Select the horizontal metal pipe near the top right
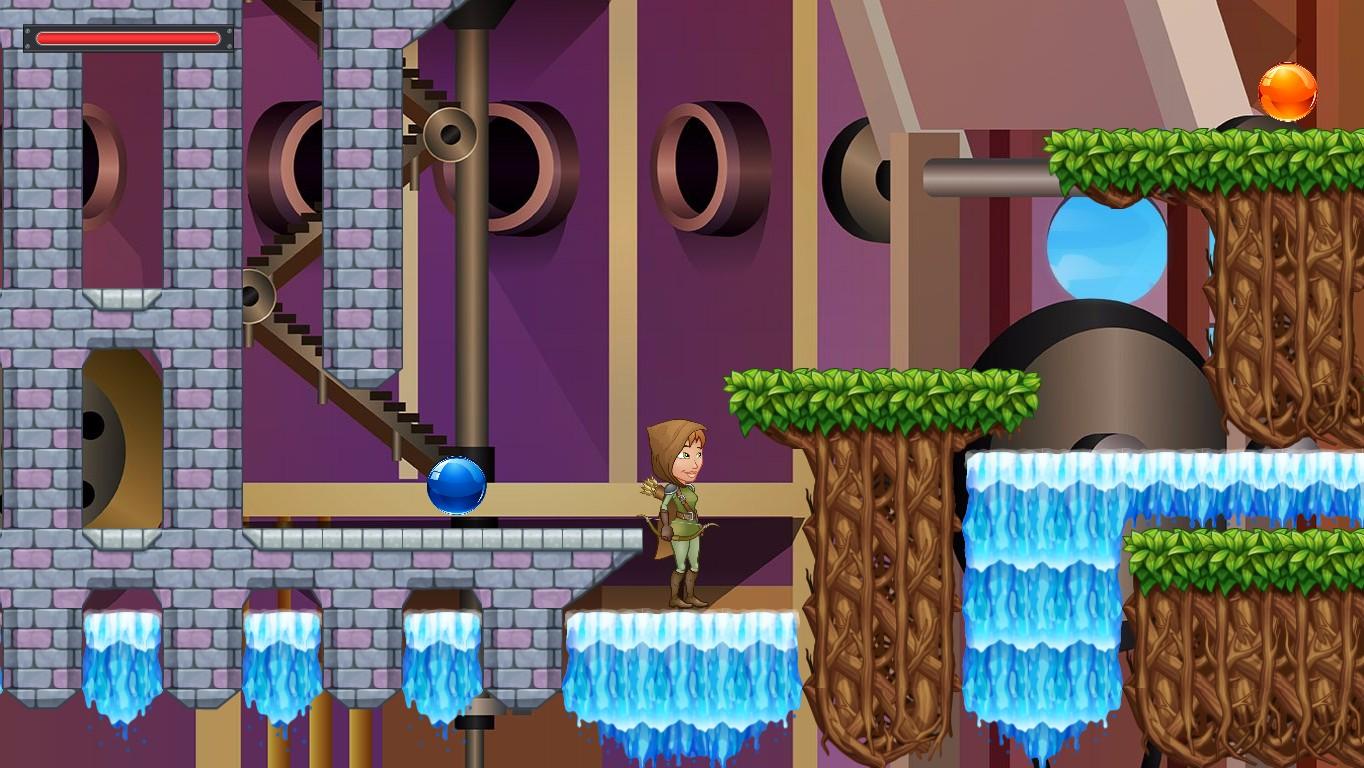 (x=980, y=178)
